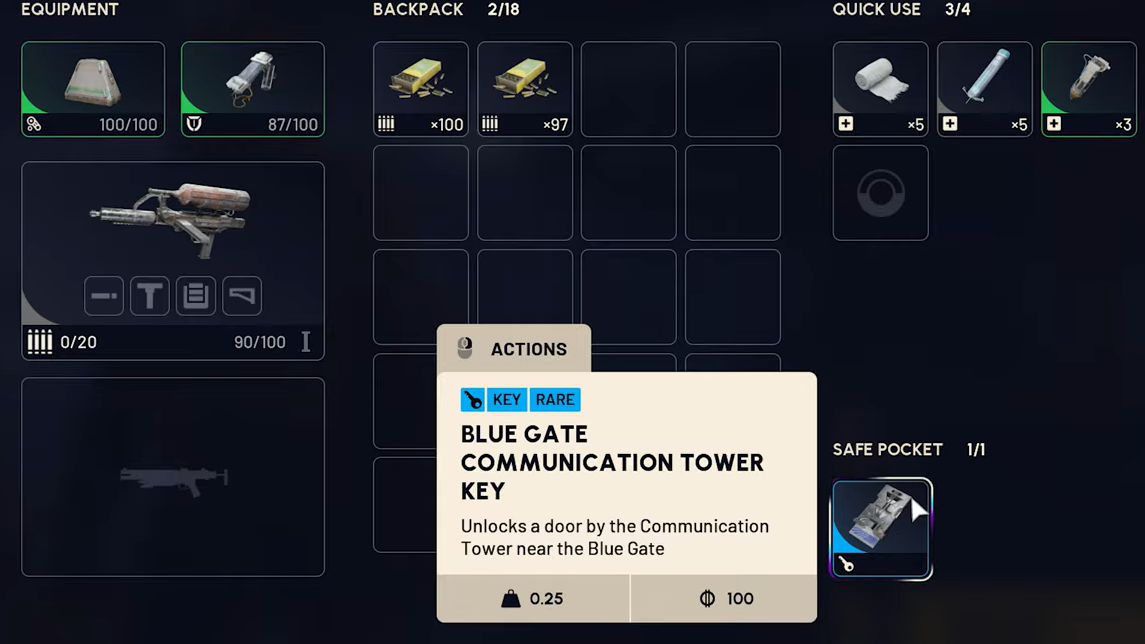The height and width of the screenshot is (644, 1145).
Task: Select the backpack equipment slot showing 100/100
Action: (x=93, y=89)
